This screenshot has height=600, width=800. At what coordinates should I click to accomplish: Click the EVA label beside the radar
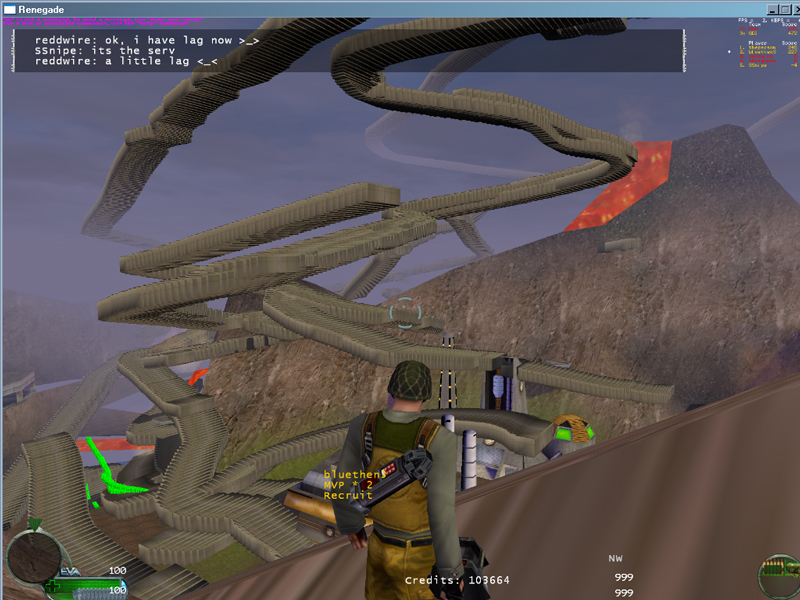point(69,571)
